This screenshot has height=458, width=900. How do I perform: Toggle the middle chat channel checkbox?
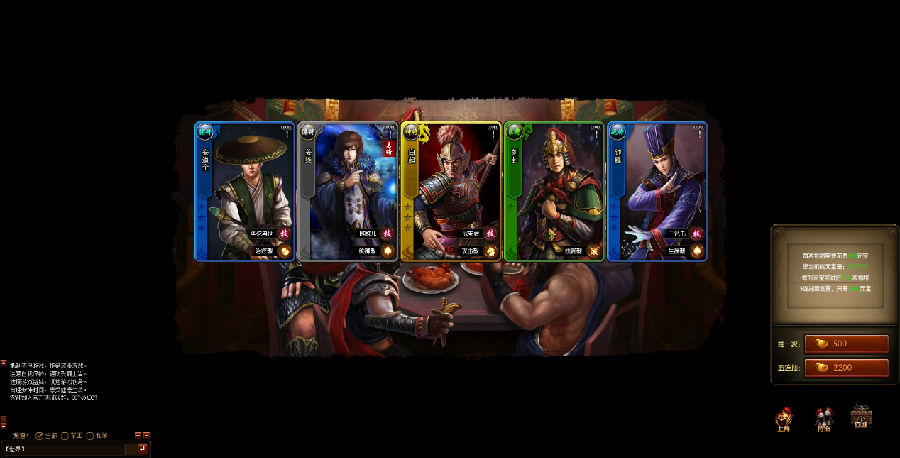coord(66,435)
